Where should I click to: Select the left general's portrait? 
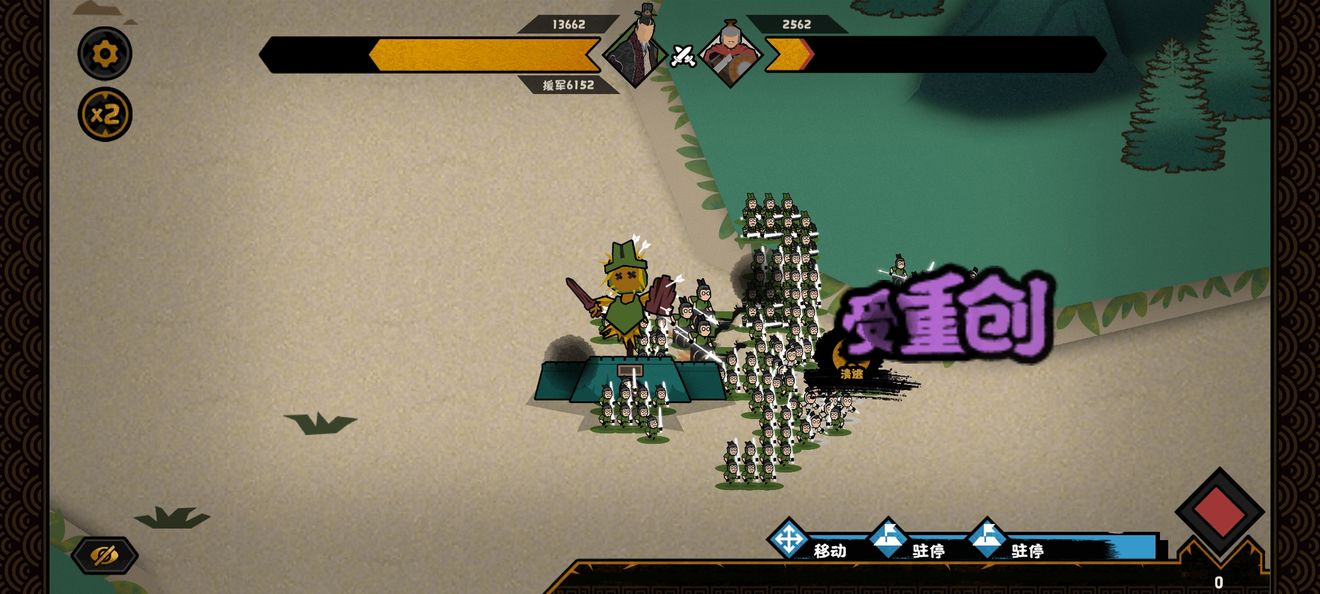coord(637,49)
